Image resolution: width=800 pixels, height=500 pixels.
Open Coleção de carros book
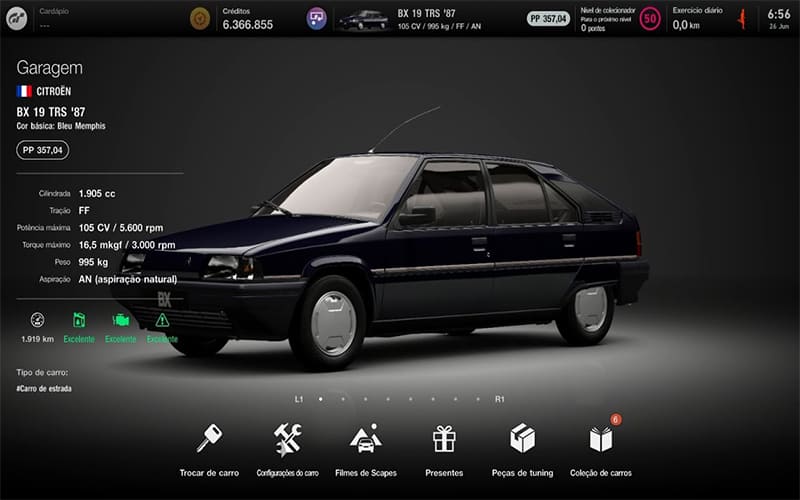pos(600,439)
